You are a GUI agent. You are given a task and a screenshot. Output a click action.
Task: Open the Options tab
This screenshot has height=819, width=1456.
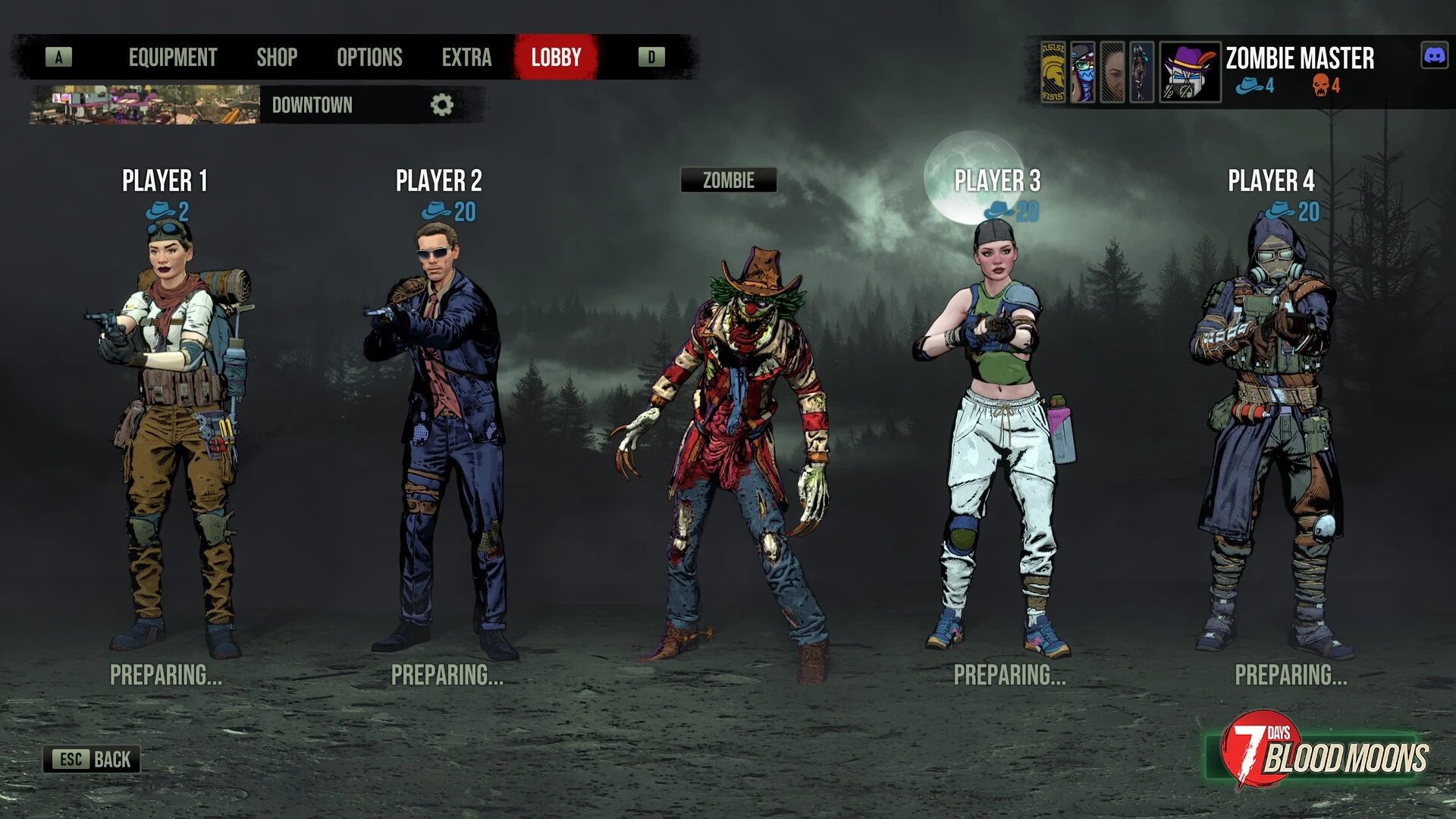tap(369, 58)
